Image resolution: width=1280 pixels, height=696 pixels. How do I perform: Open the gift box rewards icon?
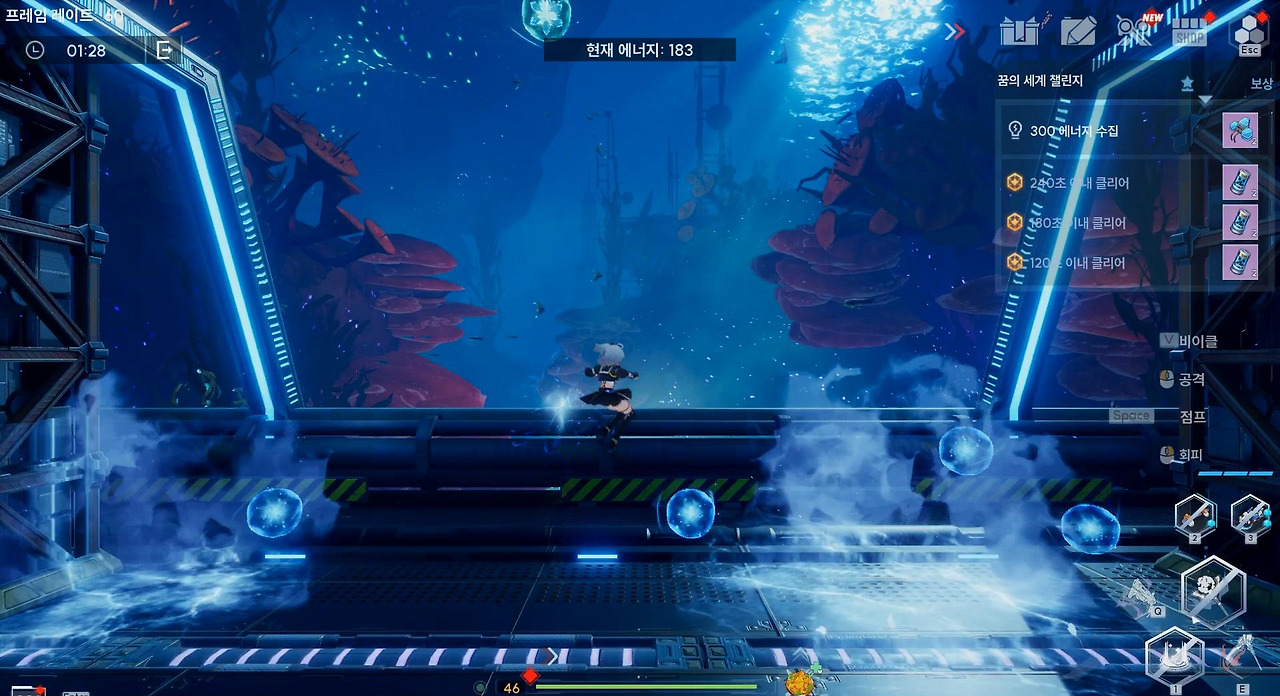1021,31
